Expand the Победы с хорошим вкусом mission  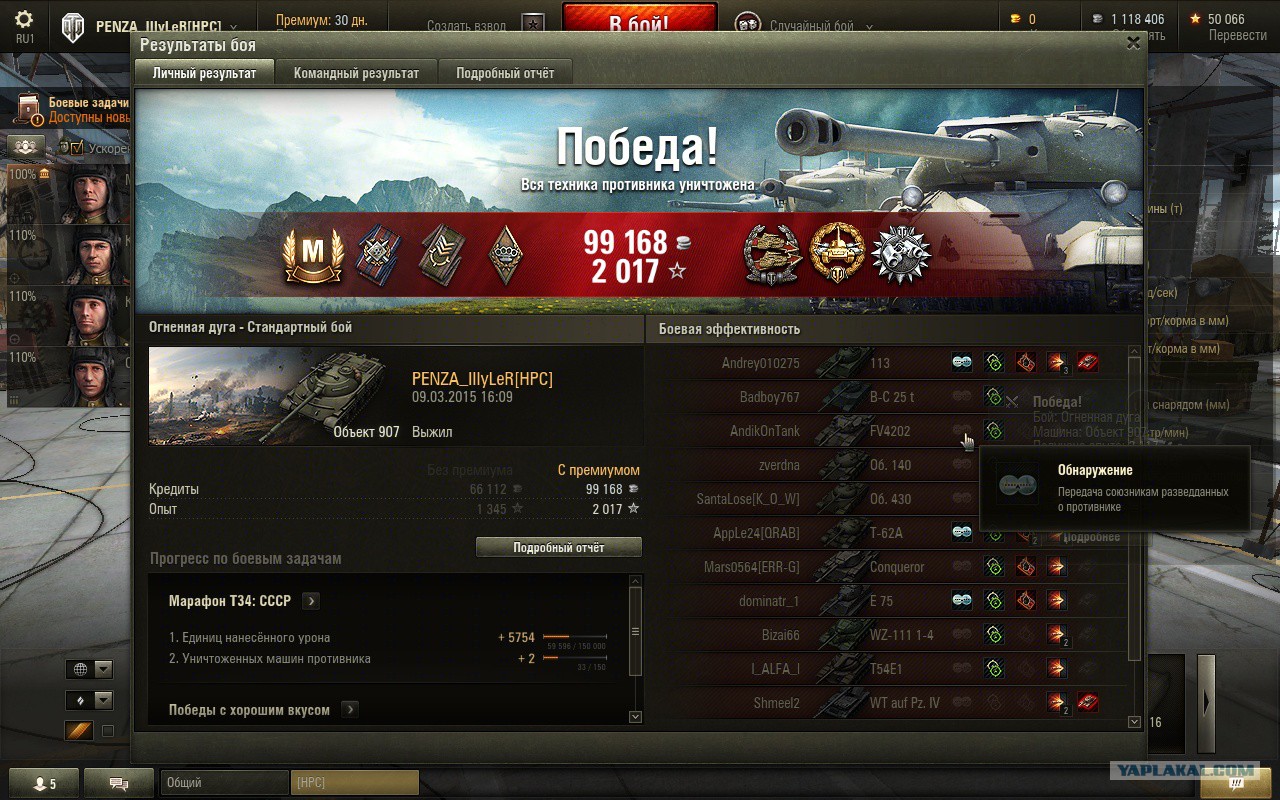(x=350, y=710)
